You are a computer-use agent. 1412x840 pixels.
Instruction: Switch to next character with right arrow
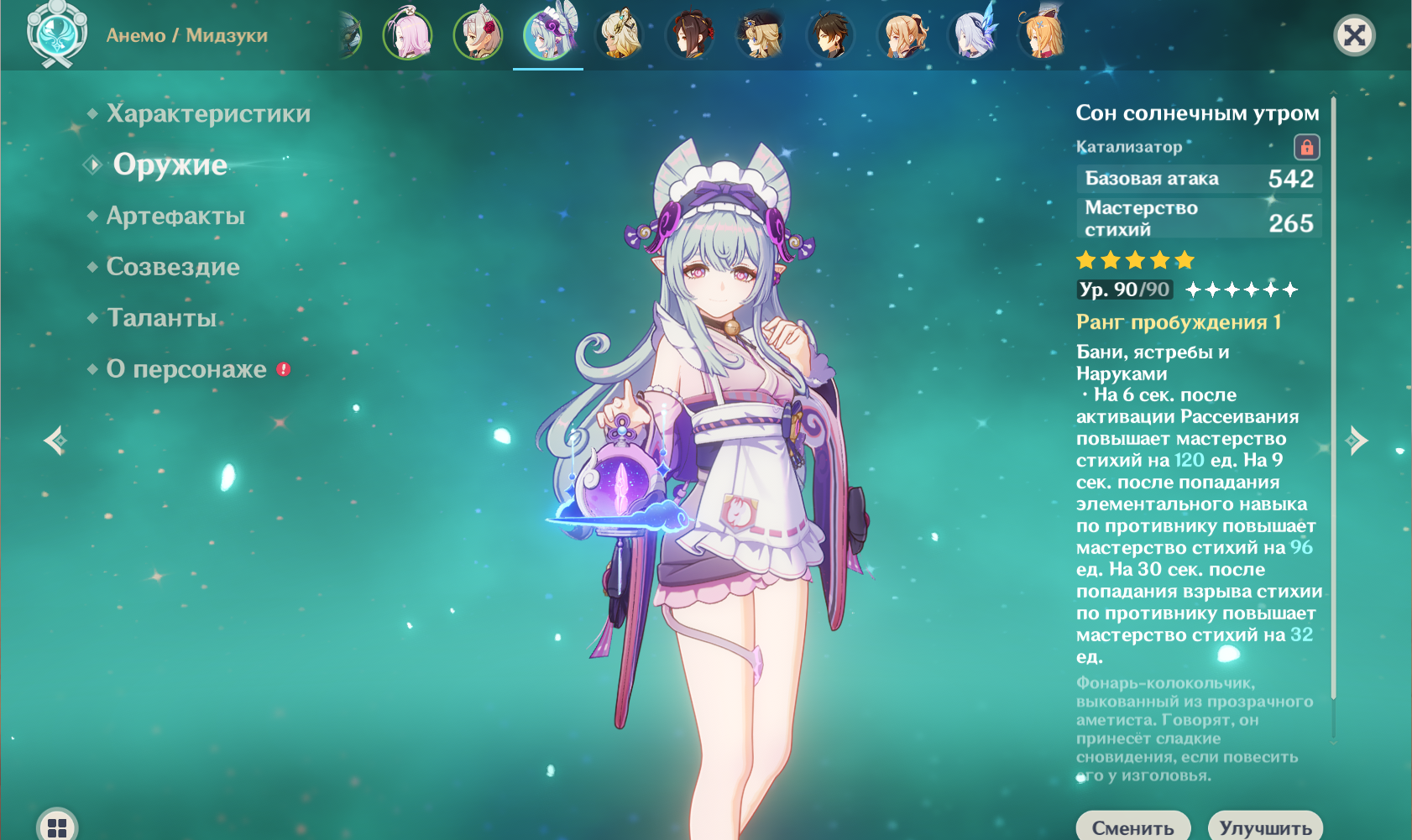(1357, 440)
